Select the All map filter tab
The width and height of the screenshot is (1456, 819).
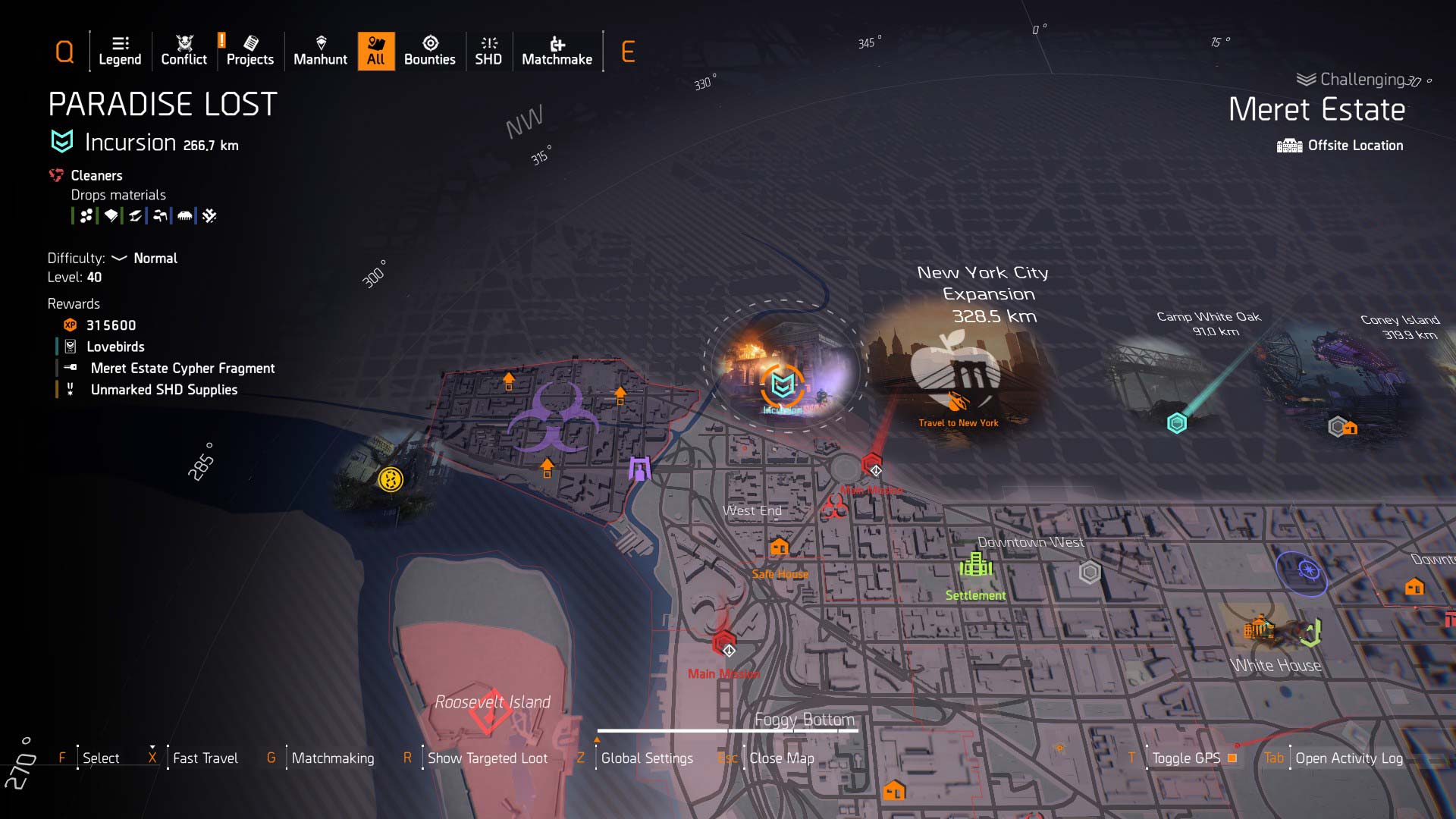pos(375,51)
